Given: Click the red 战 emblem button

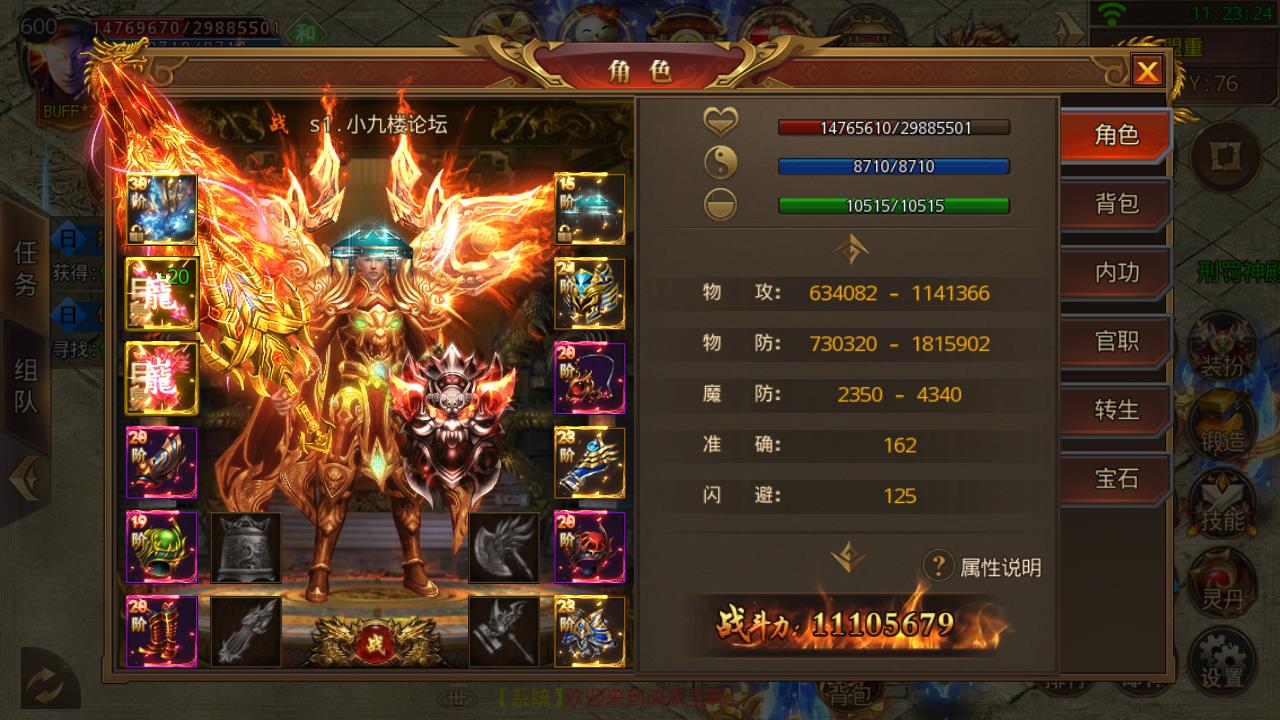Looking at the screenshot, I should (x=373, y=641).
